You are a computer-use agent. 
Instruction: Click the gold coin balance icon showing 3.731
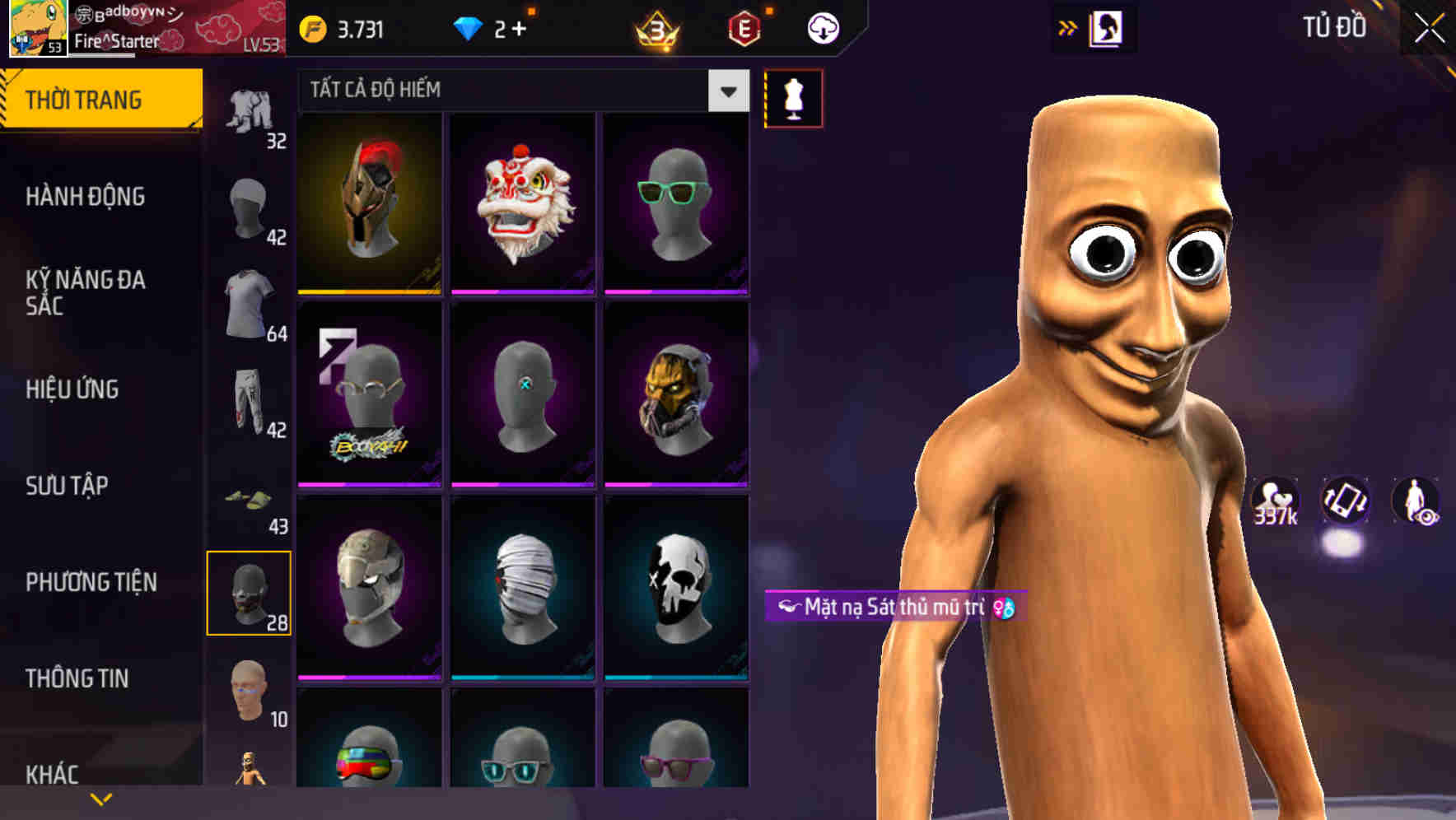tap(311, 27)
